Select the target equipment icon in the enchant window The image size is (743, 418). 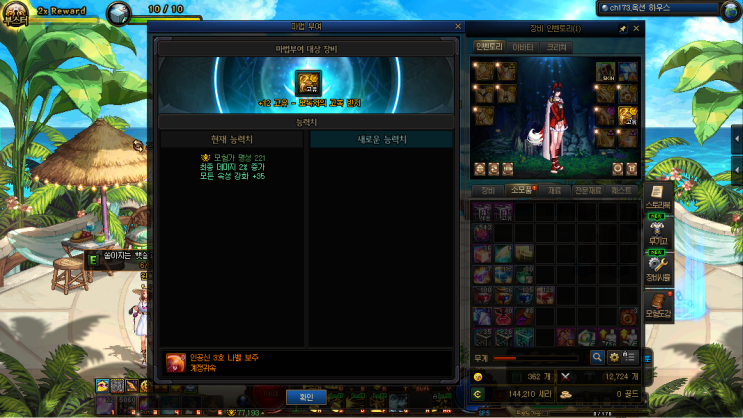click(307, 82)
